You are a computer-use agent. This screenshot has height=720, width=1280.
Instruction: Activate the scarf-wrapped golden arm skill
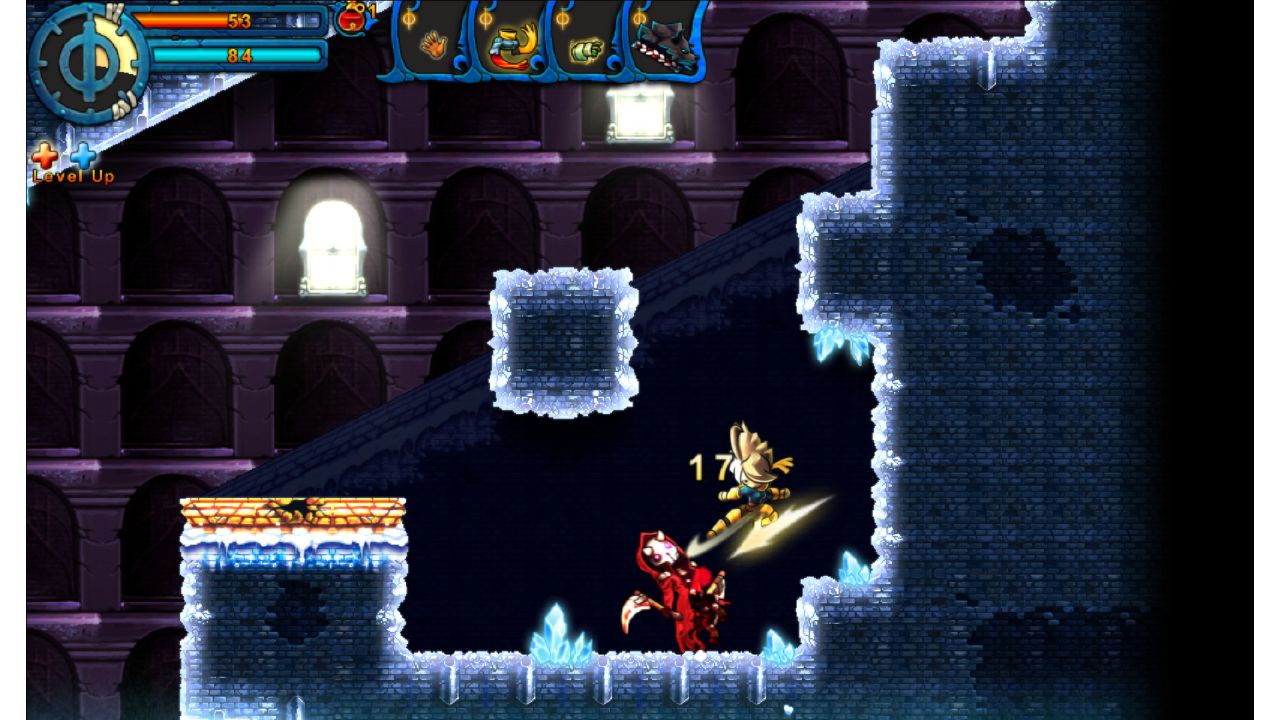point(509,45)
